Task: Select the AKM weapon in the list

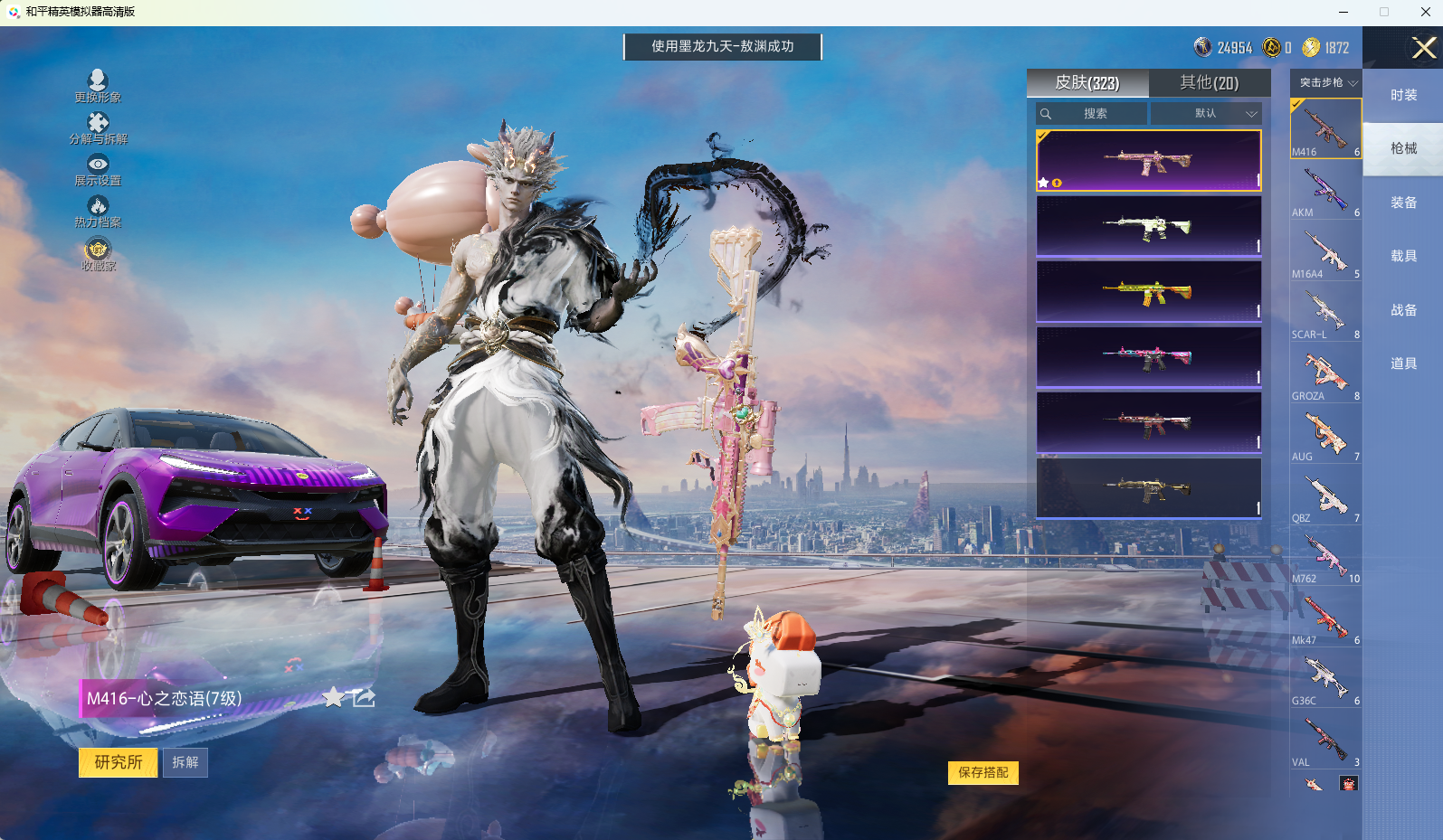Action: coord(1325,191)
